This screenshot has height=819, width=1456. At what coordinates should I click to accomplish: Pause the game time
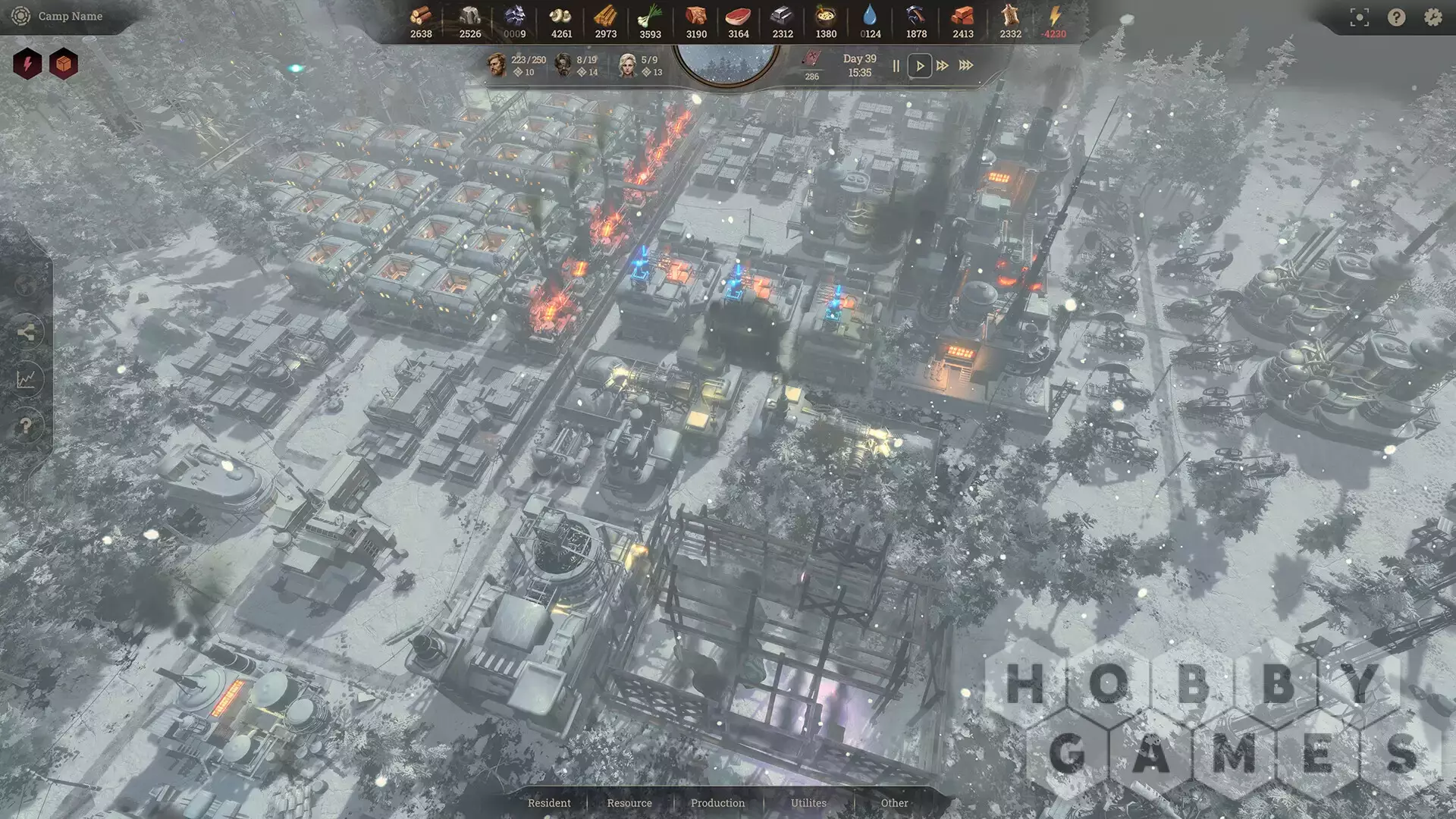[896, 66]
